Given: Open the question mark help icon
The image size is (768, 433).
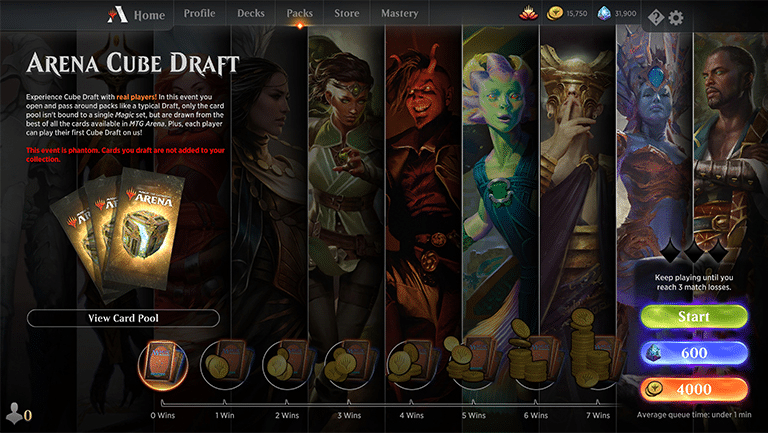Looking at the screenshot, I should point(656,17).
